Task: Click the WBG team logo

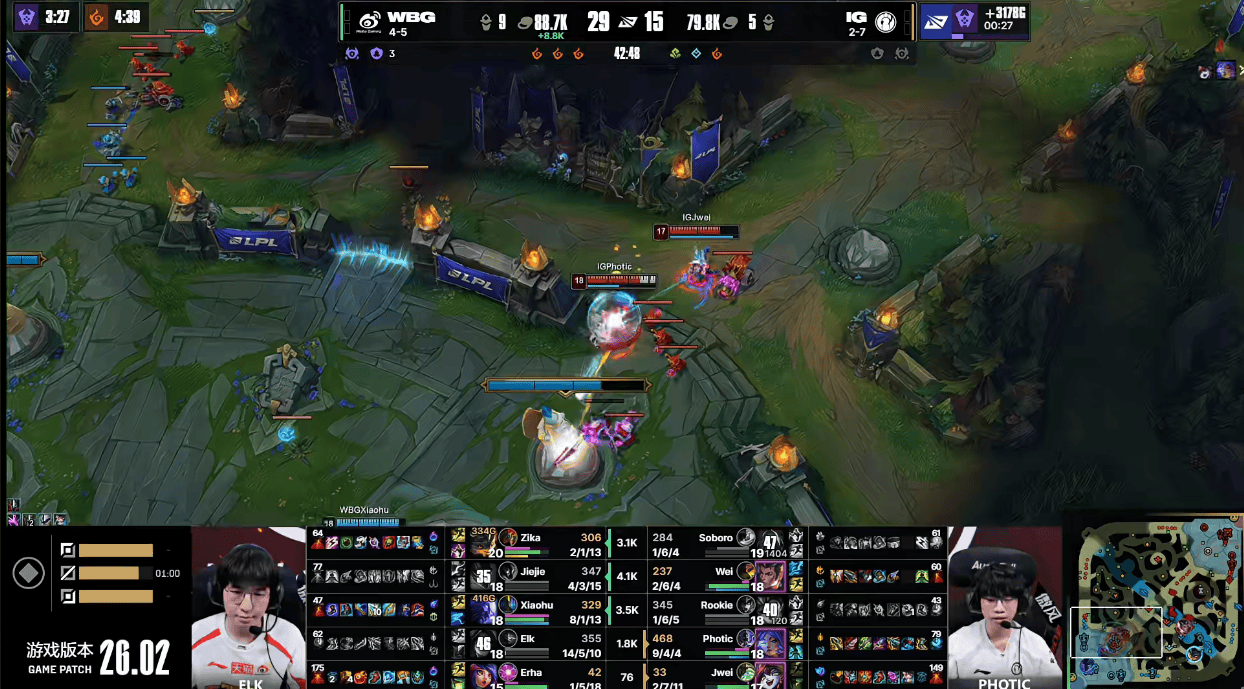Action: tap(369, 20)
